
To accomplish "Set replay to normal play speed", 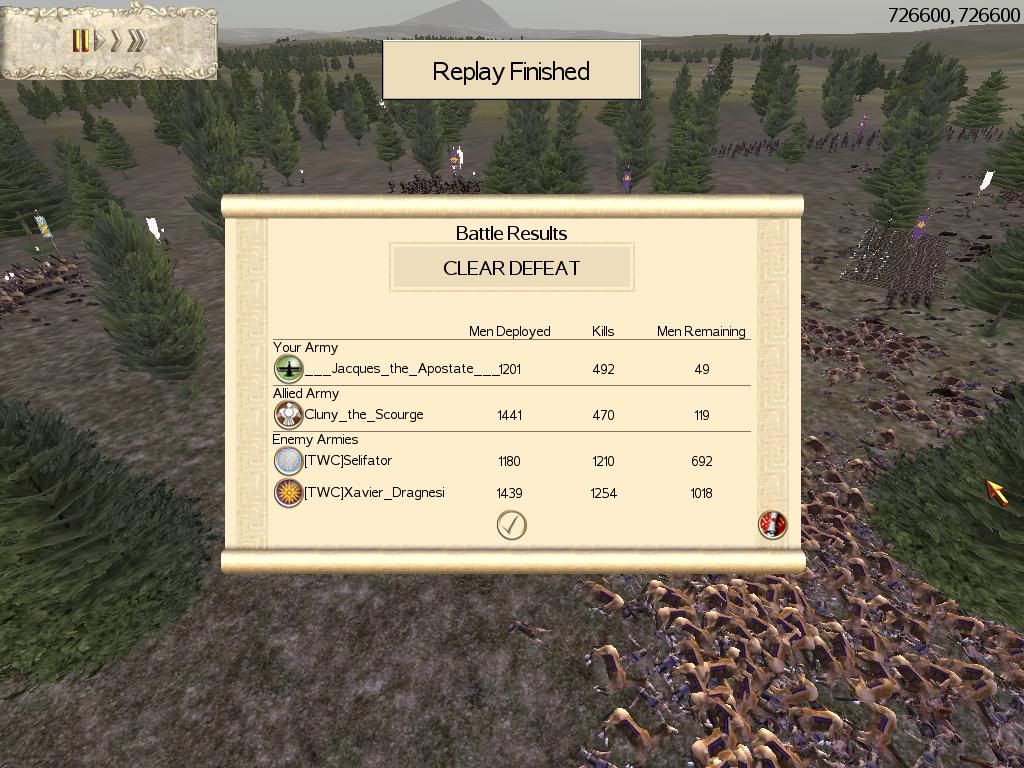I will pyautogui.click(x=100, y=41).
